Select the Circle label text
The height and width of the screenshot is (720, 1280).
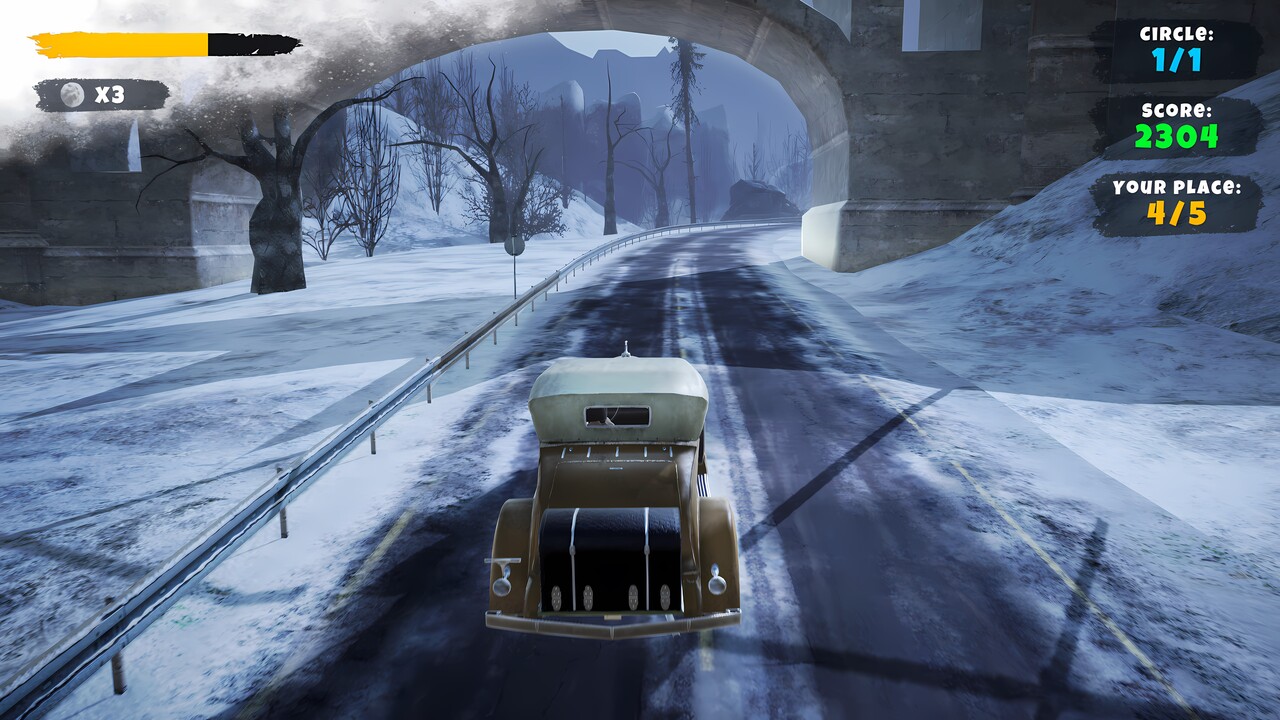coord(1177,32)
